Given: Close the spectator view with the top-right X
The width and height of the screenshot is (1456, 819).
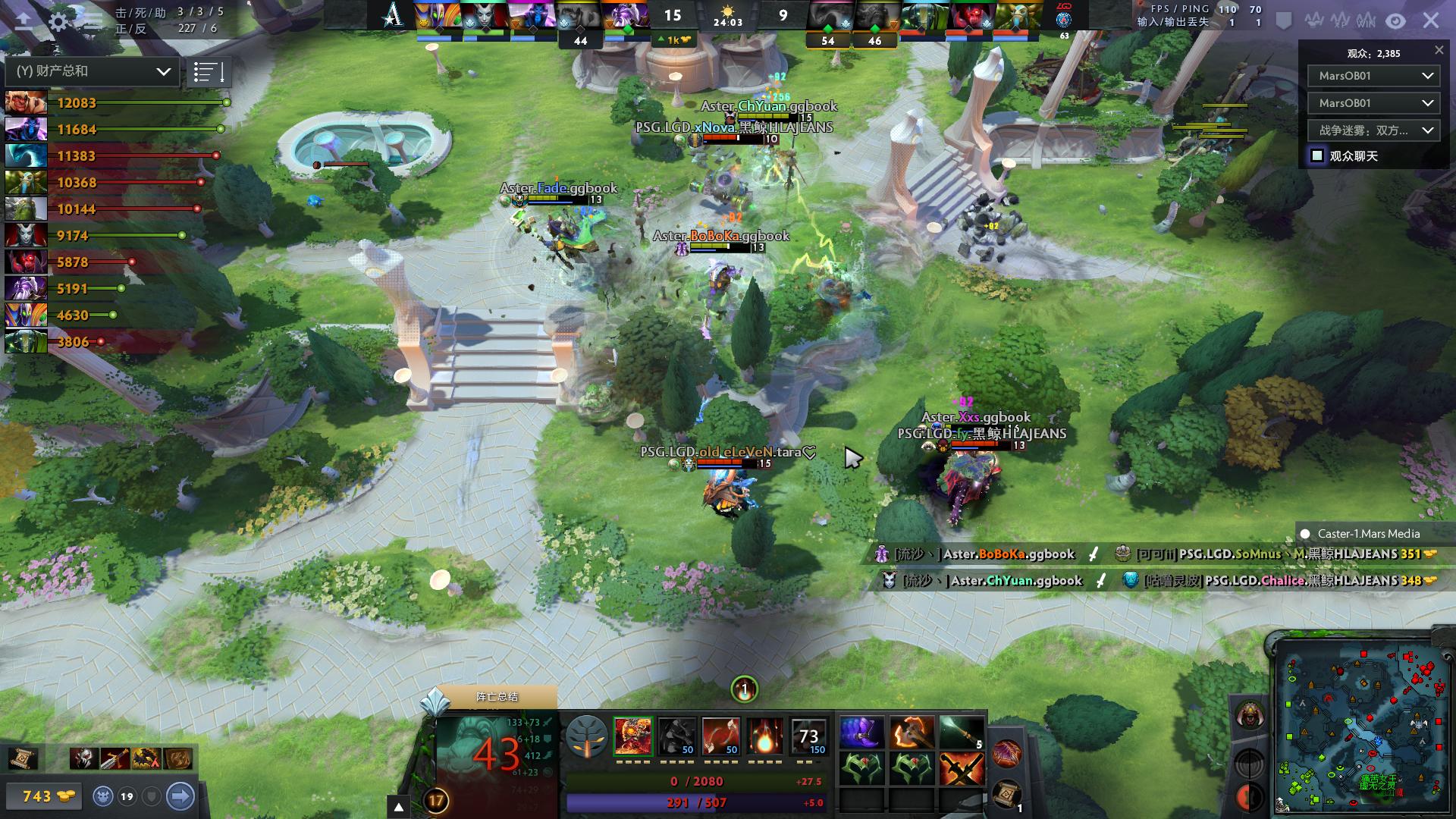Looking at the screenshot, I should [x=1431, y=20].
